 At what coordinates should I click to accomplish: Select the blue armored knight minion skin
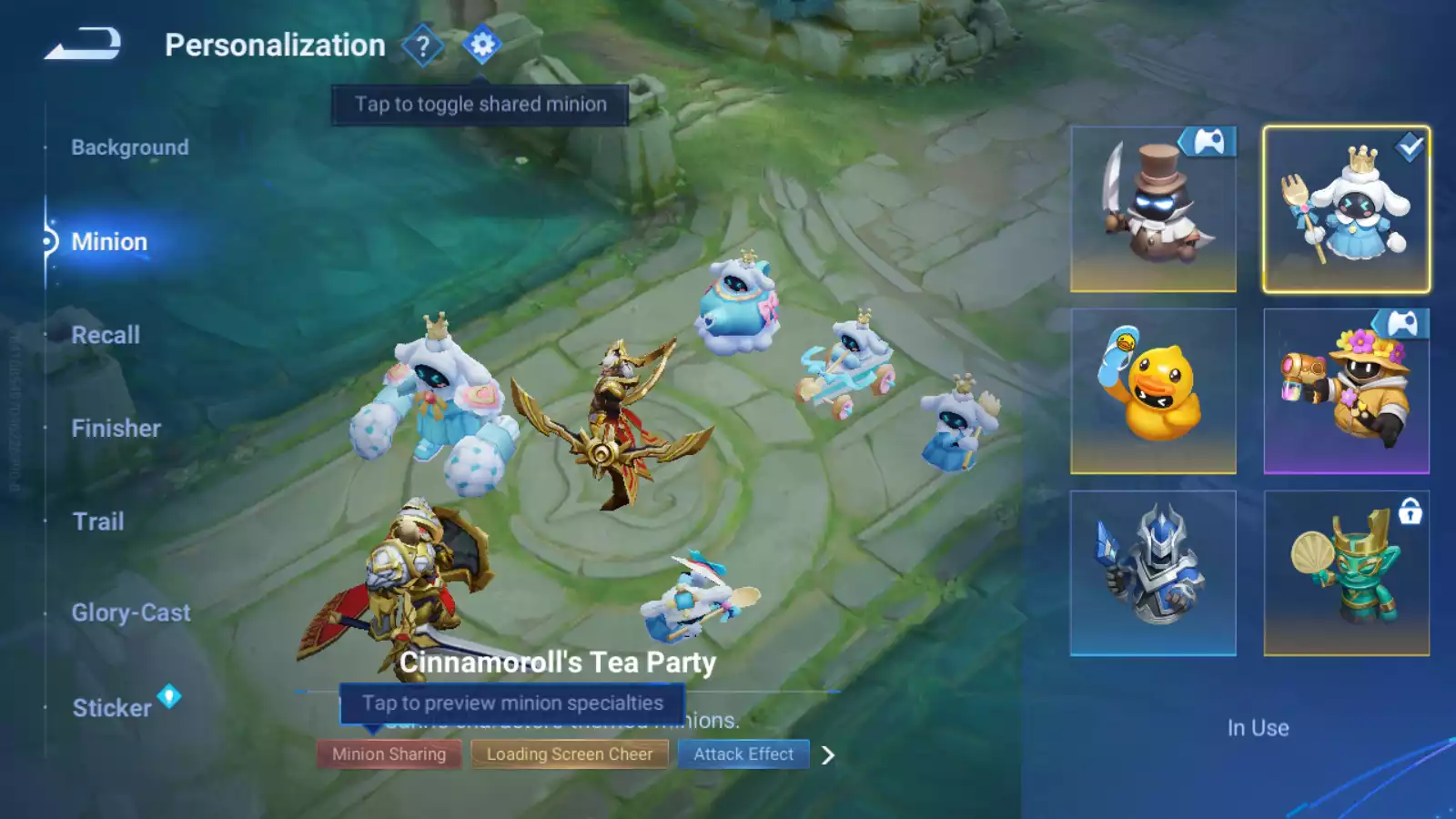1153,573
